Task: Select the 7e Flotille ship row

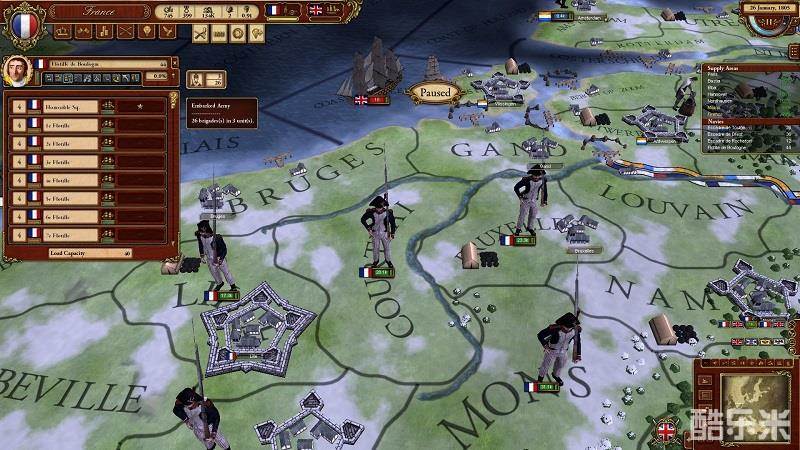Action: click(x=88, y=234)
